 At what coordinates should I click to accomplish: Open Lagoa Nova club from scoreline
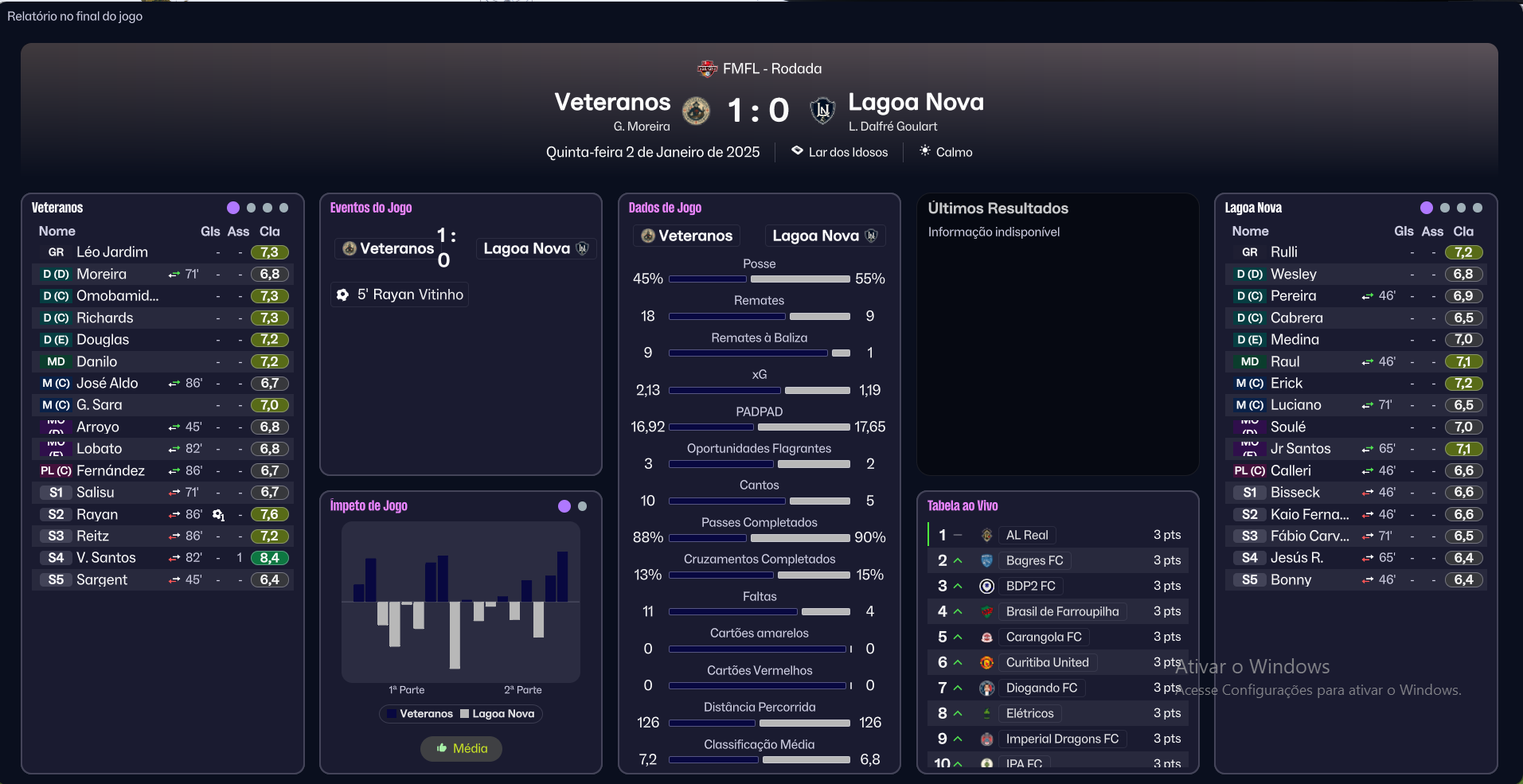pos(916,102)
